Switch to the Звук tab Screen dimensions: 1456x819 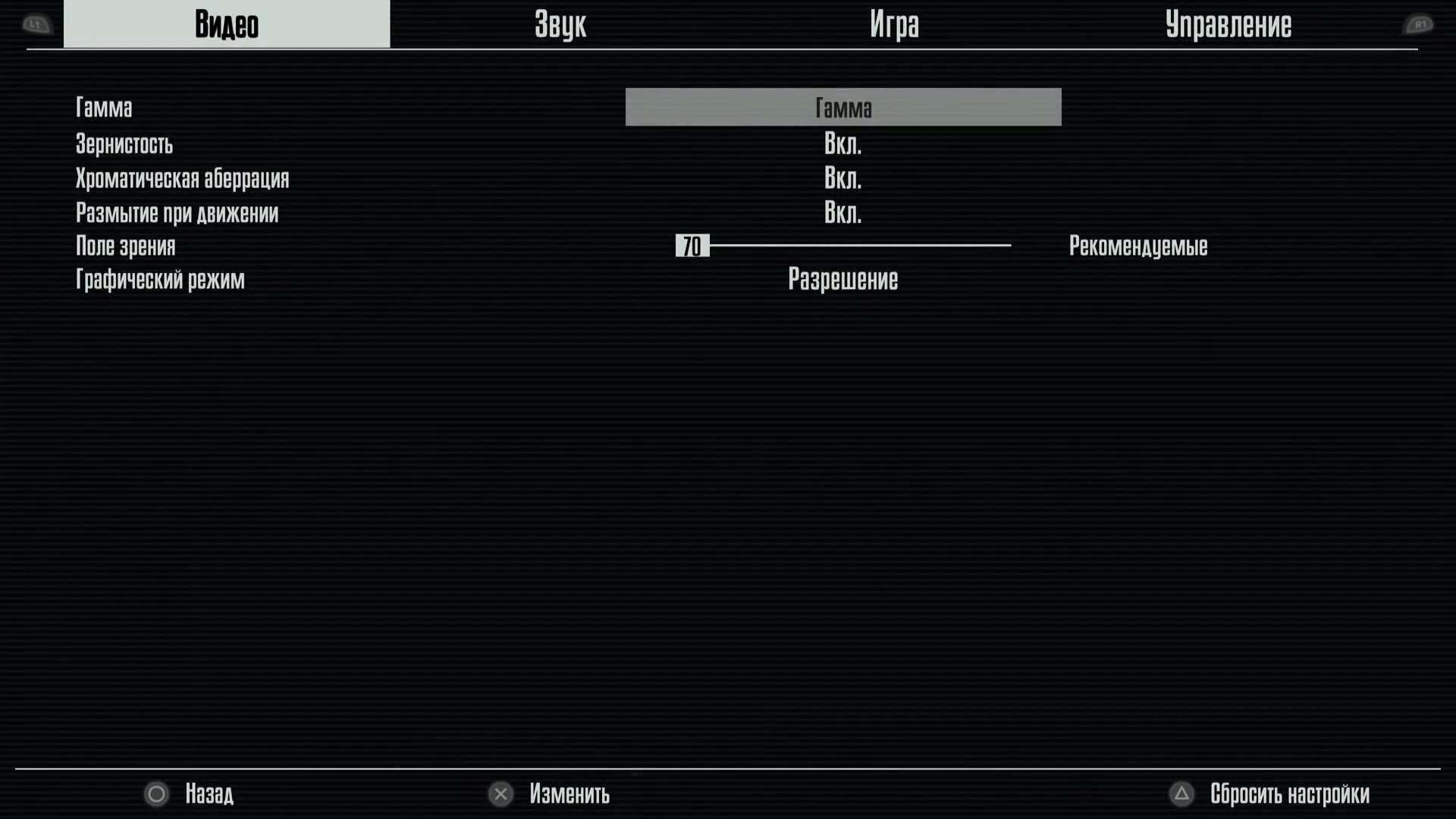[x=560, y=24]
